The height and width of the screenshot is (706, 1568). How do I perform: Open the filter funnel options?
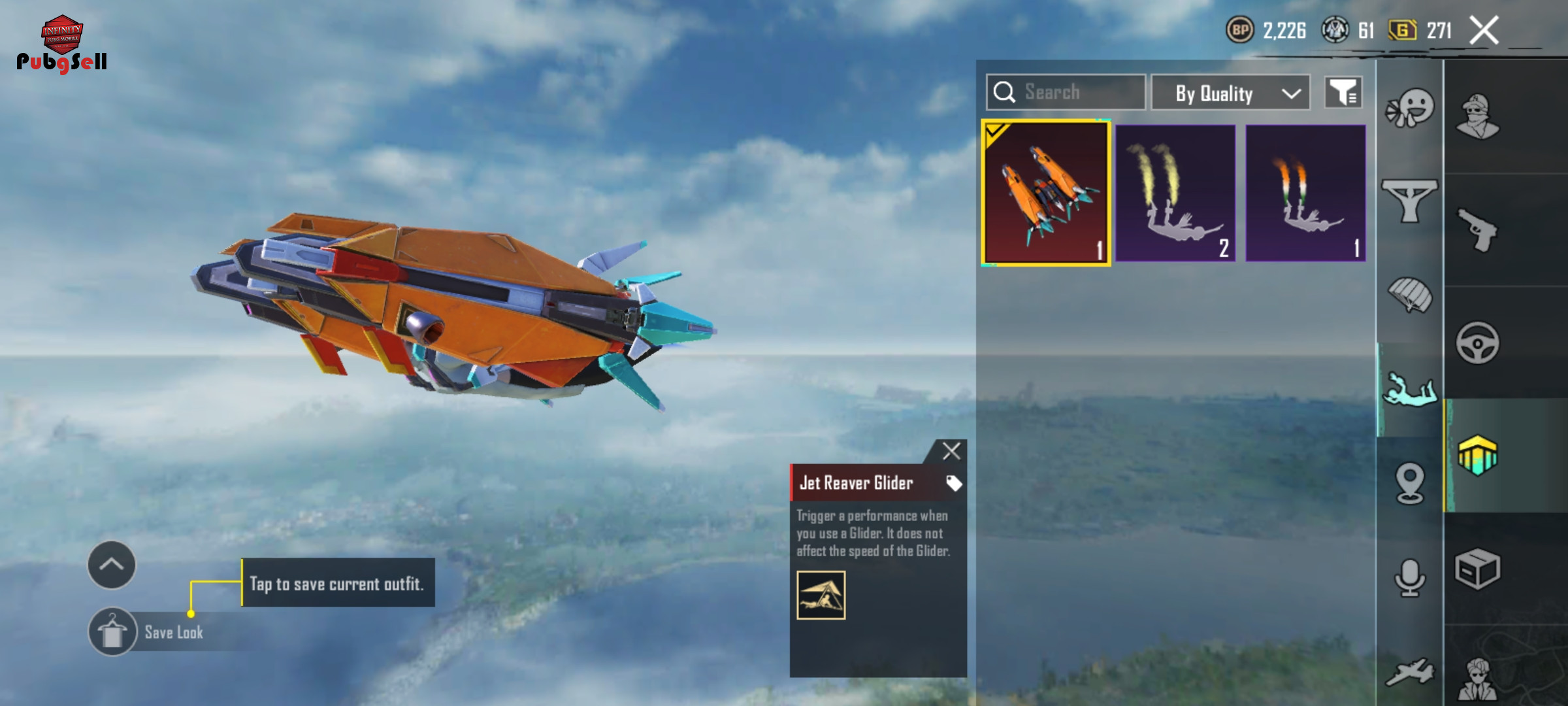tap(1343, 93)
